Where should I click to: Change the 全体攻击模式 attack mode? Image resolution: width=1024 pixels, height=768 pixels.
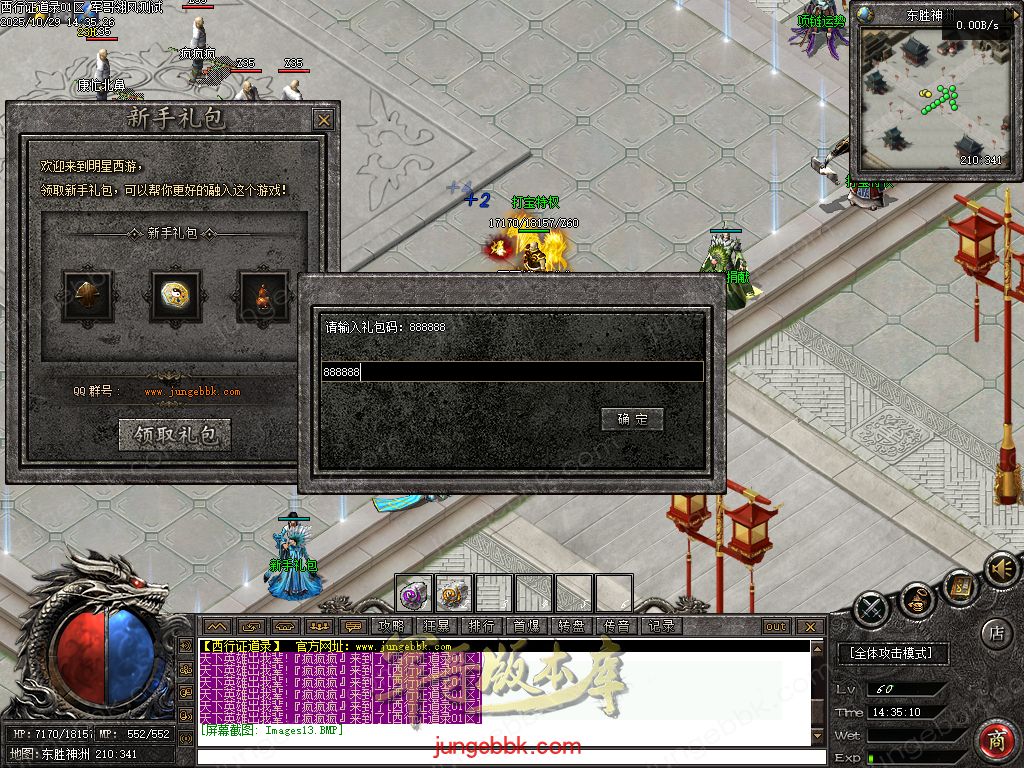coord(890,653)
